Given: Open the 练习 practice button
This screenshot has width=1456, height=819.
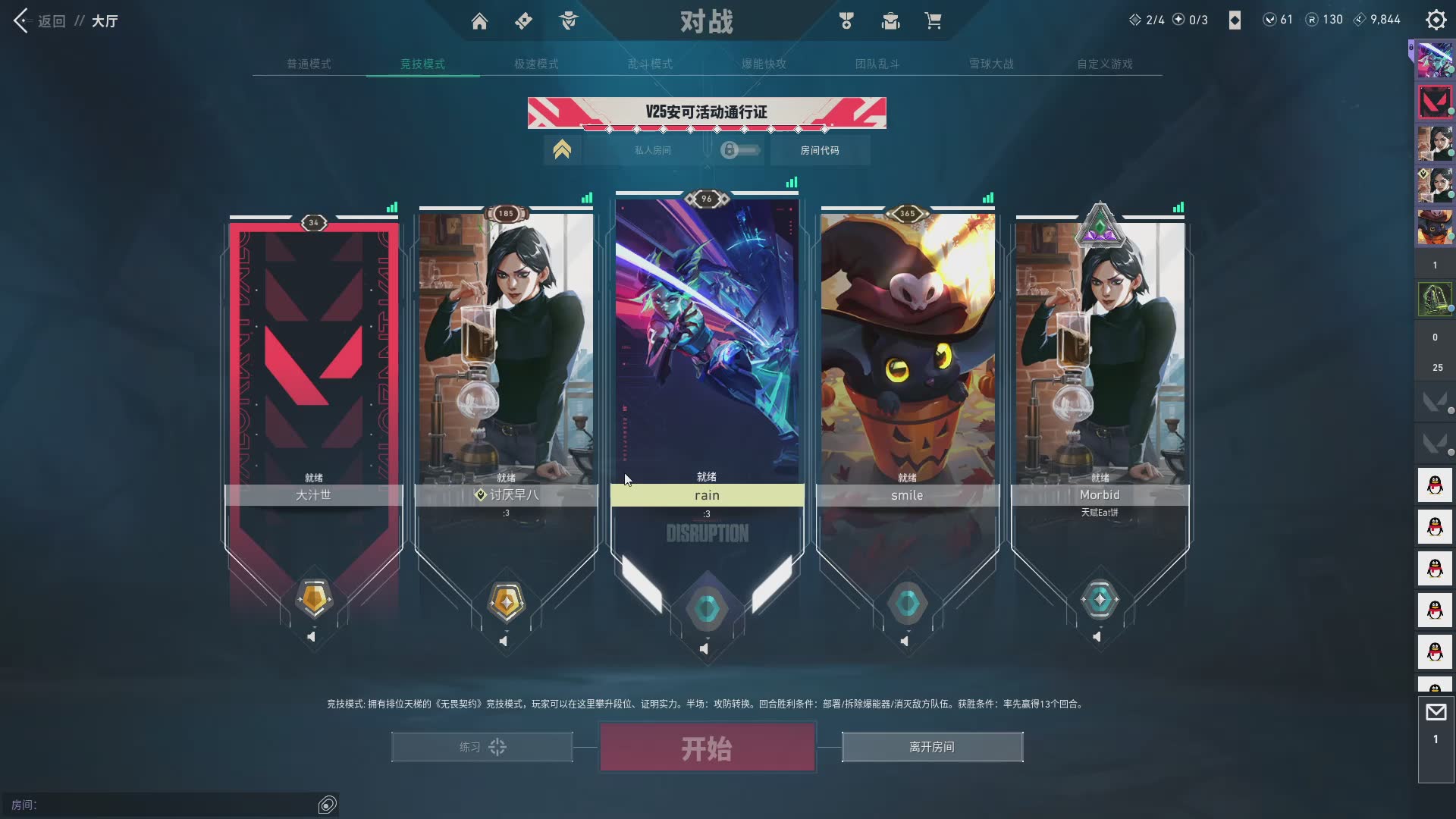Looking at the screenshot, I should point(482,747).
